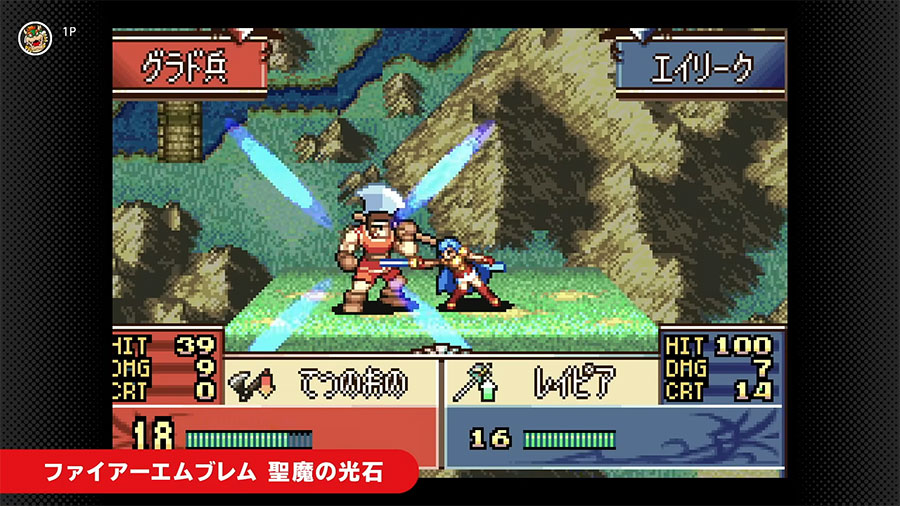
Task: Click the エイリーク name plate
Action: [698, 70]
